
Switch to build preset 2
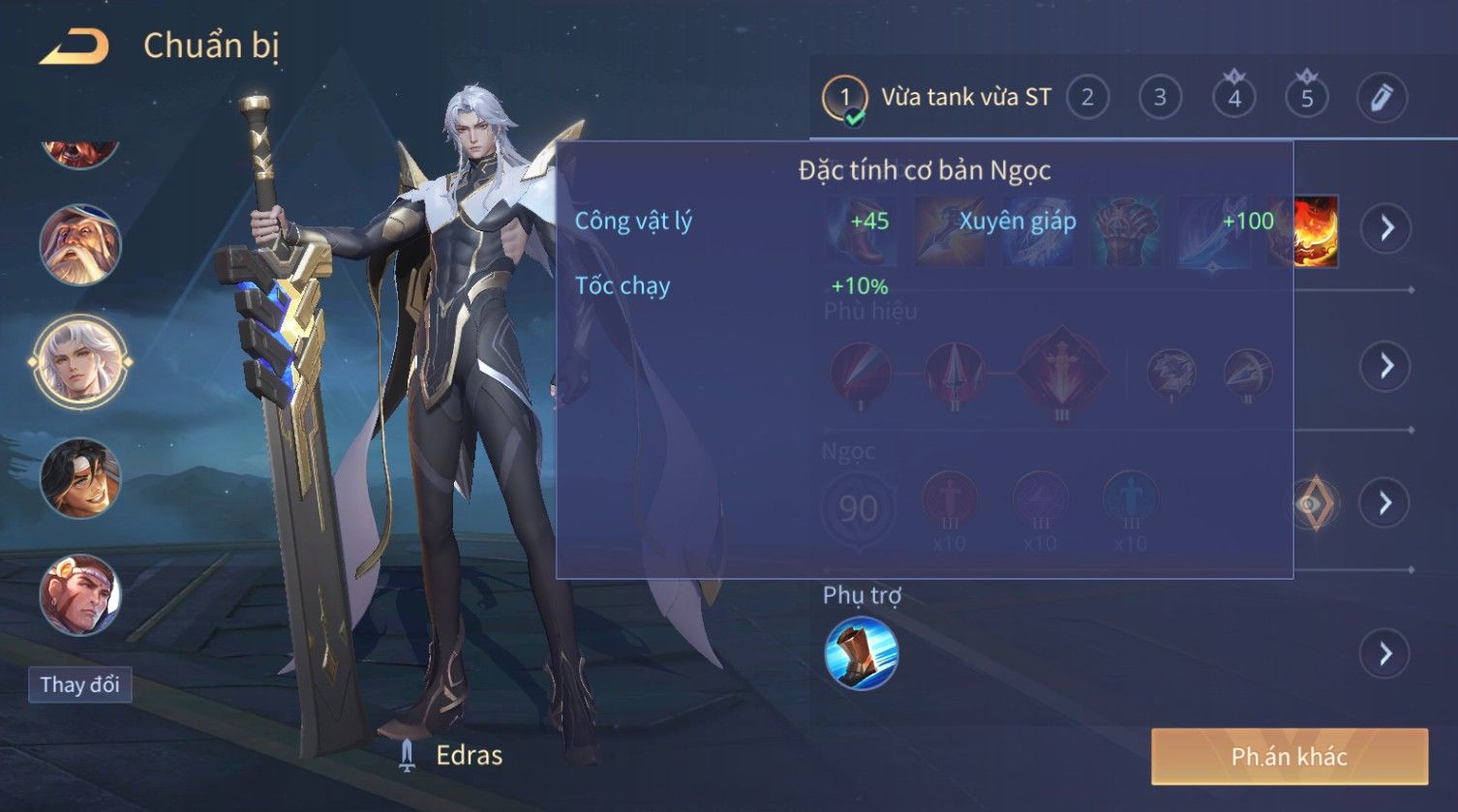tap(1087, 98)
